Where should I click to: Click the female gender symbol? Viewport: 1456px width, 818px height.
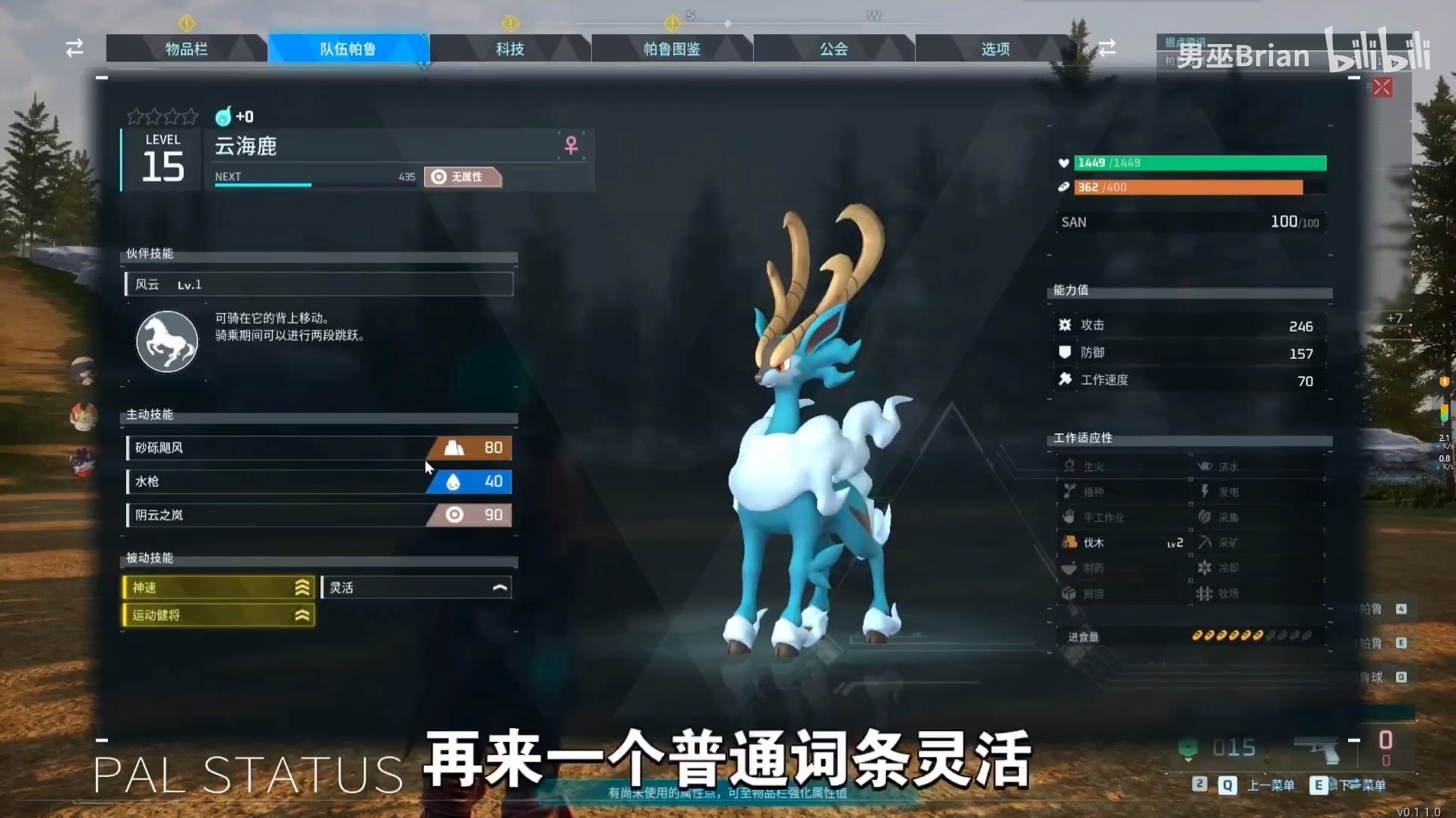click(x=571, y=146)
